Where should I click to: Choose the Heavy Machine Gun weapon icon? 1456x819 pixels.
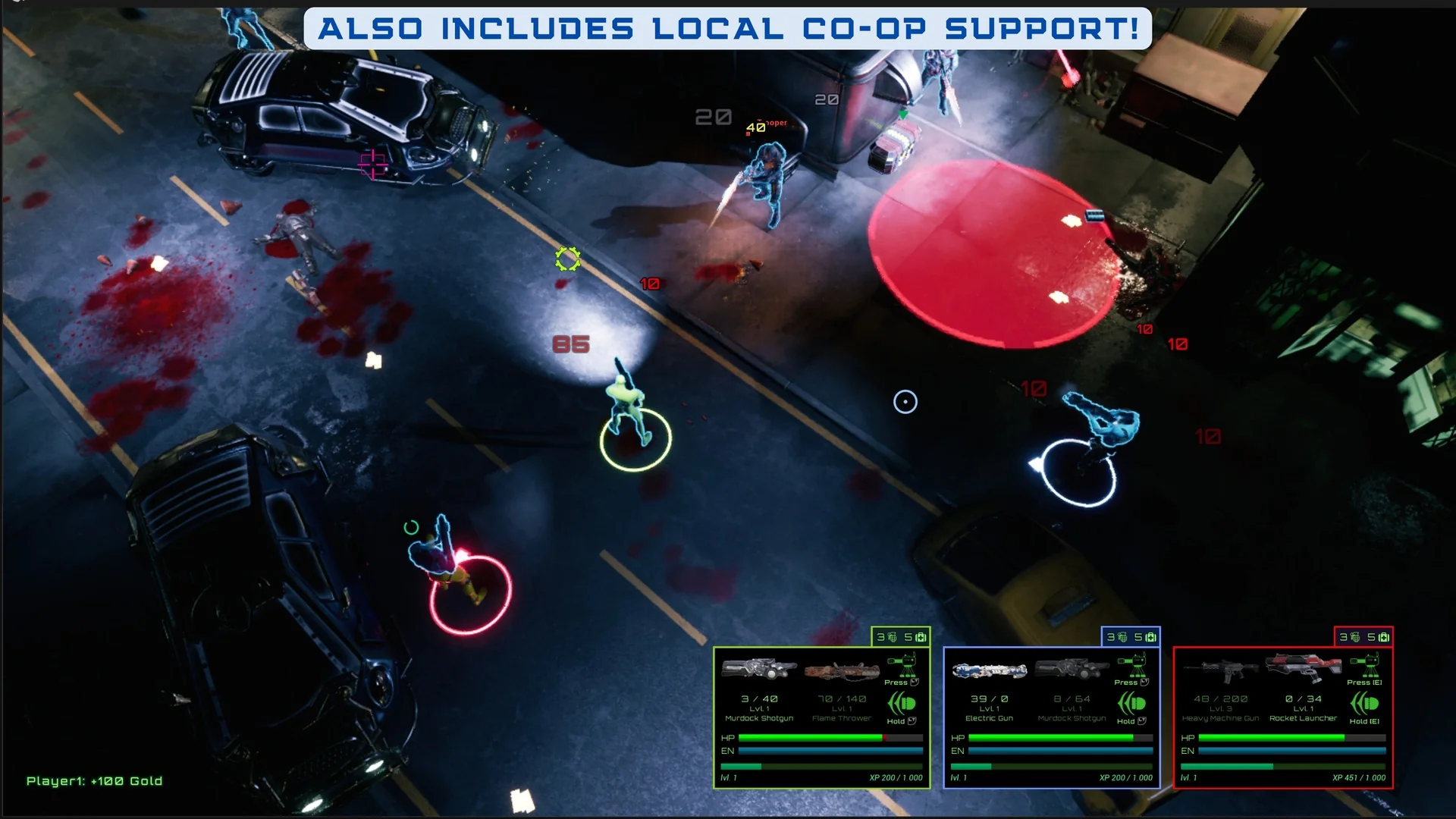click(1220, 670)
